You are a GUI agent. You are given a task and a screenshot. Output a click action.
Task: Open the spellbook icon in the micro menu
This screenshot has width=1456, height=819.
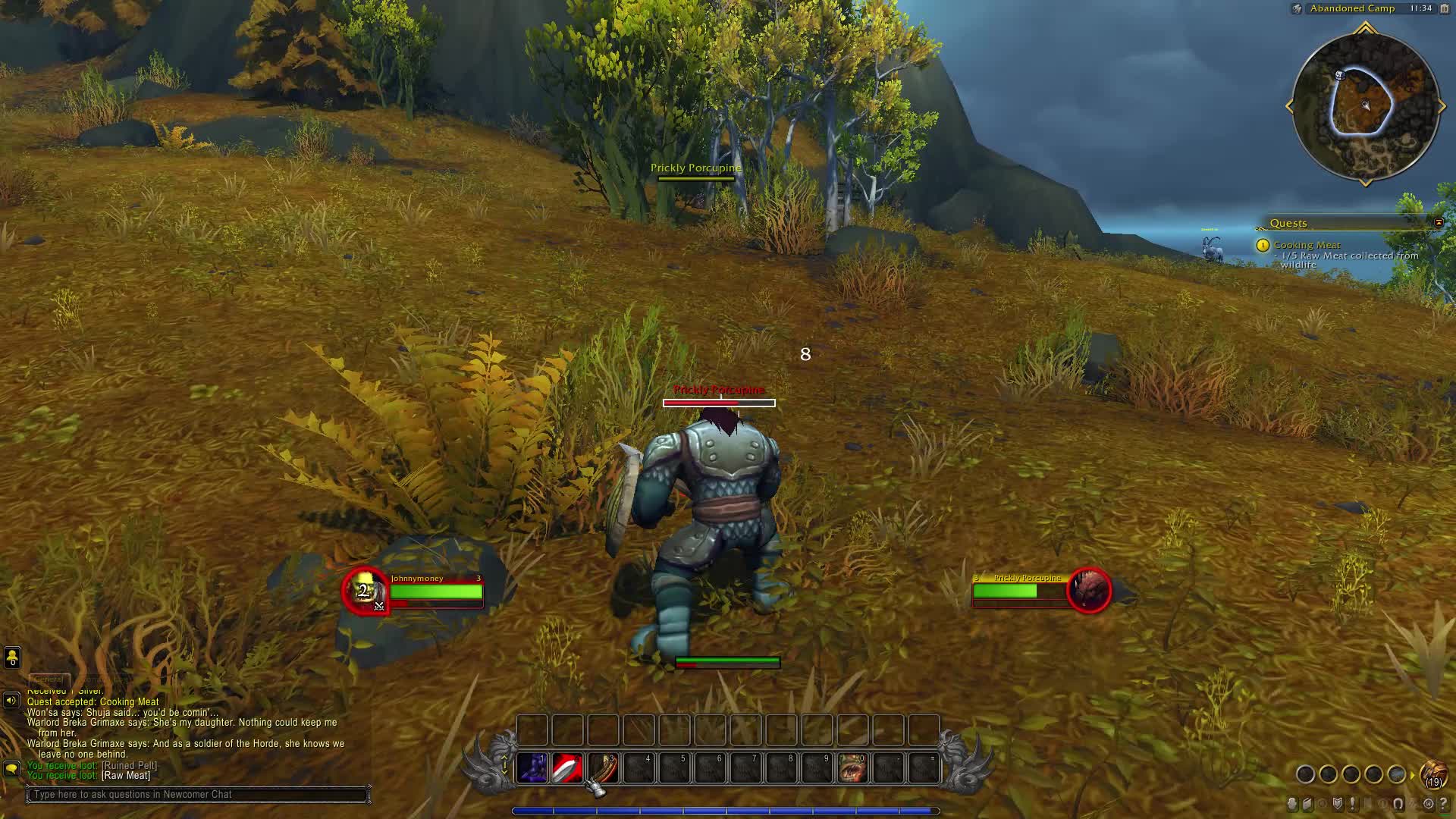coord(1307,804)
